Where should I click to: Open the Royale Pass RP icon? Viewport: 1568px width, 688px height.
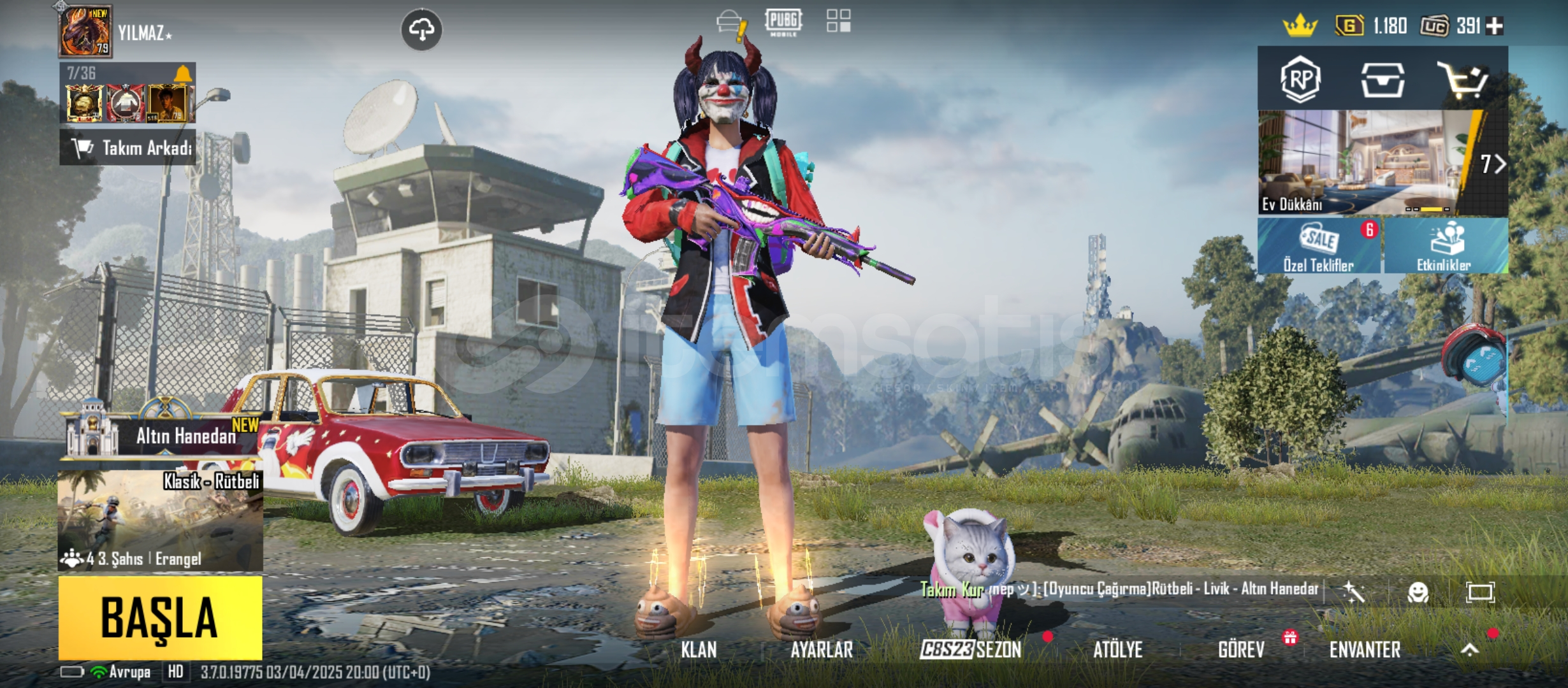point(1300,80)
